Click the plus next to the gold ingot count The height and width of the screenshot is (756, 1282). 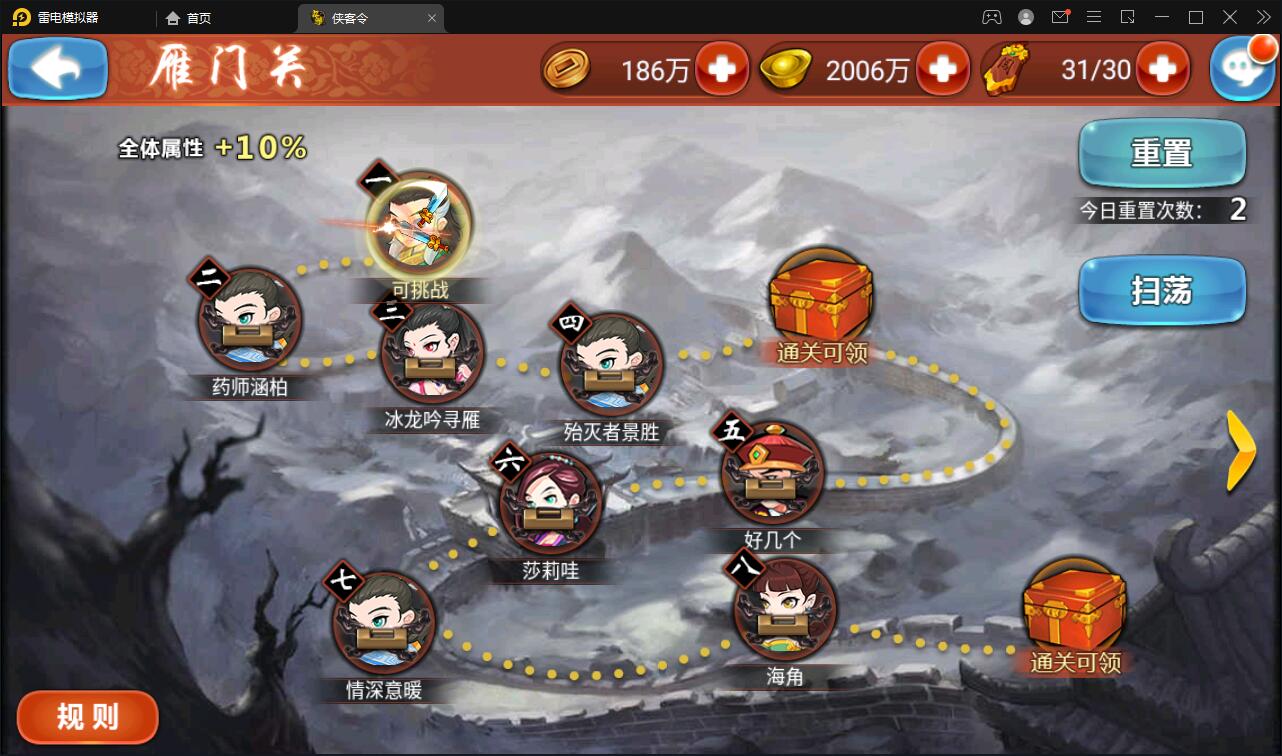941,69
